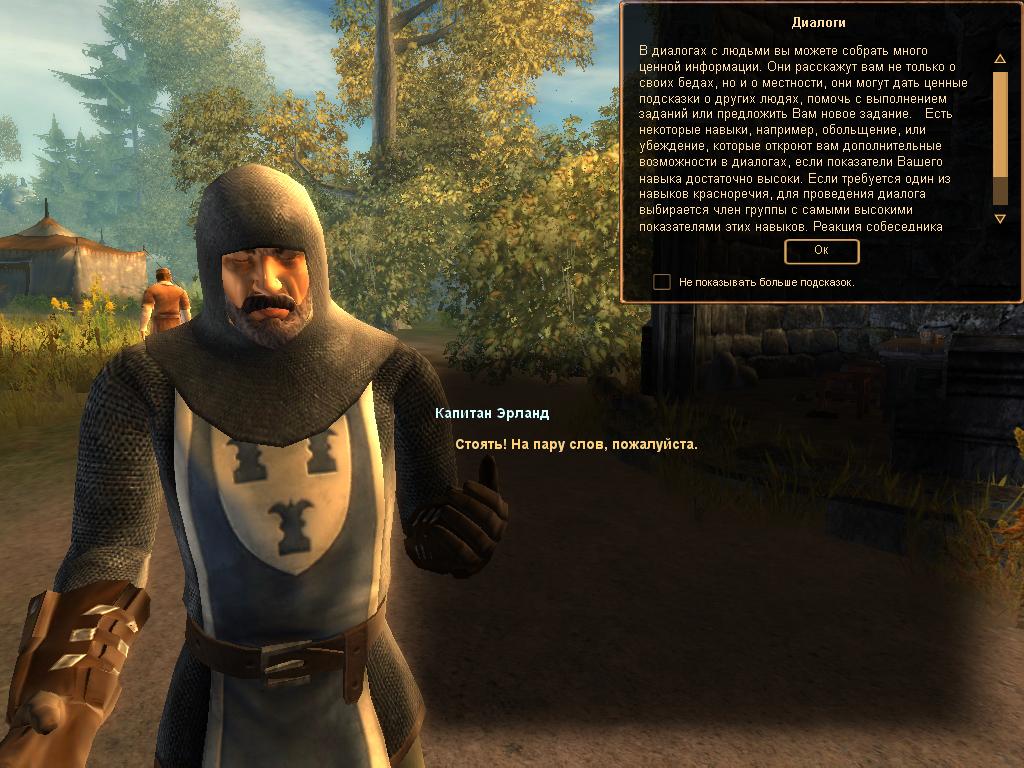The height and width of the screenshot is (768, 1024).
Task: Tick the 'Не показывать больше подсказок' checkbox
Action: point(662,282)
